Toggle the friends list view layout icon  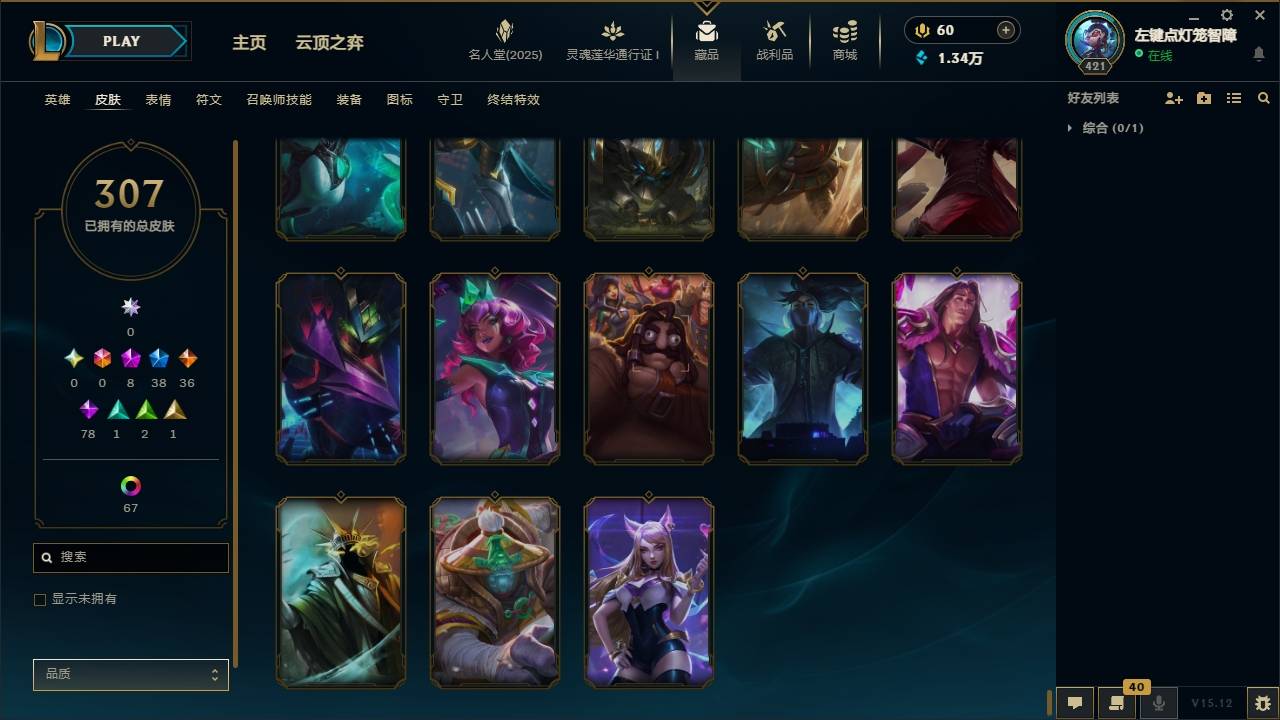pos(1233,97)
